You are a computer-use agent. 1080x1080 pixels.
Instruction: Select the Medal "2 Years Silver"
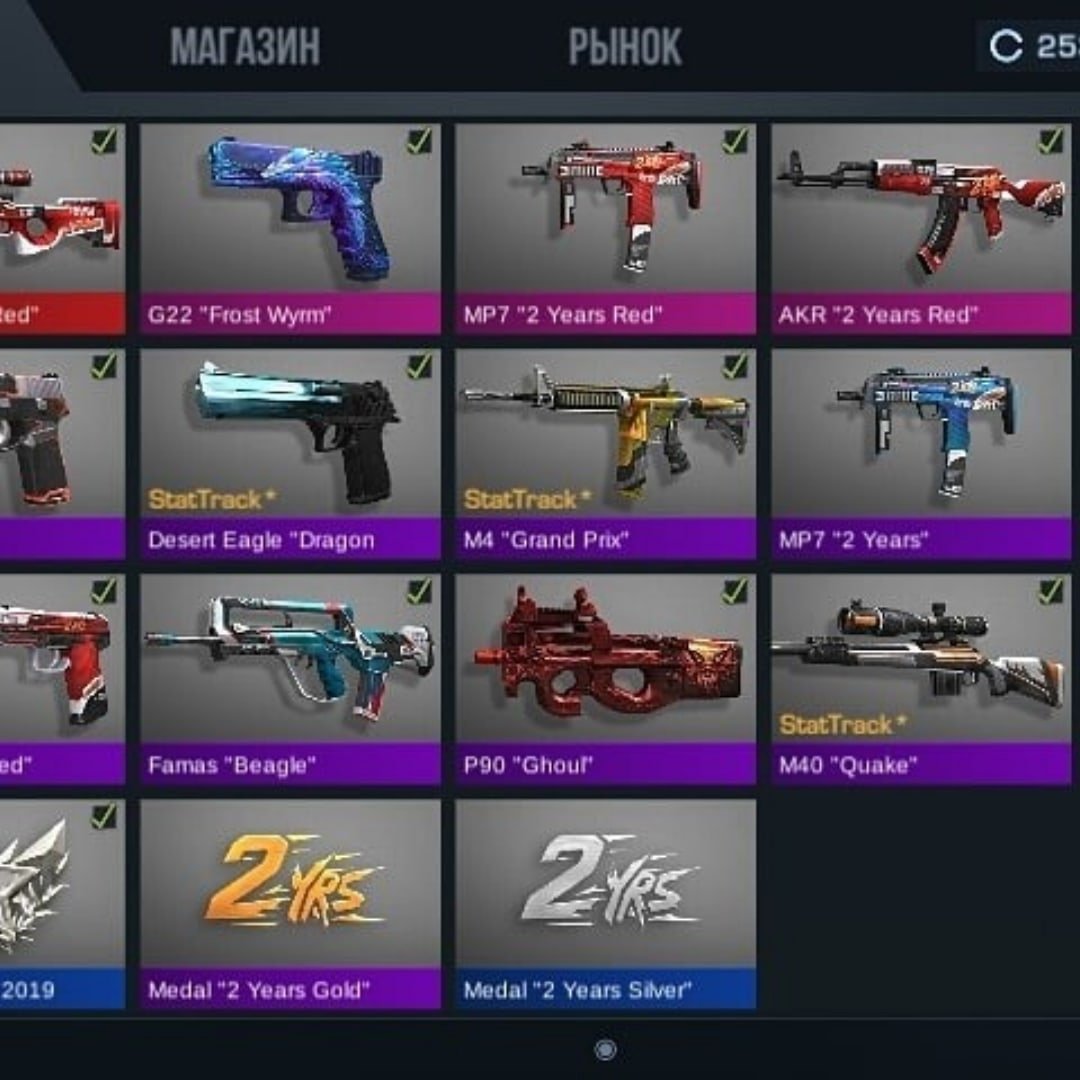point(605,903)
